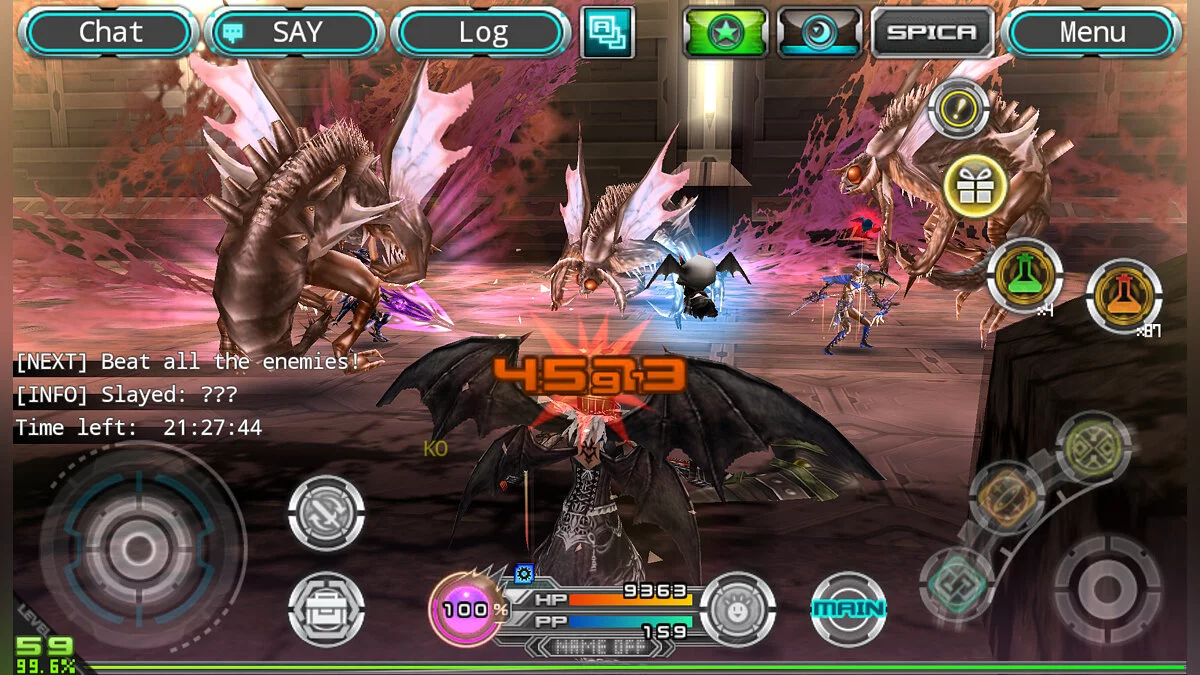
Task: Select the green star button
Action: (725, 33)
